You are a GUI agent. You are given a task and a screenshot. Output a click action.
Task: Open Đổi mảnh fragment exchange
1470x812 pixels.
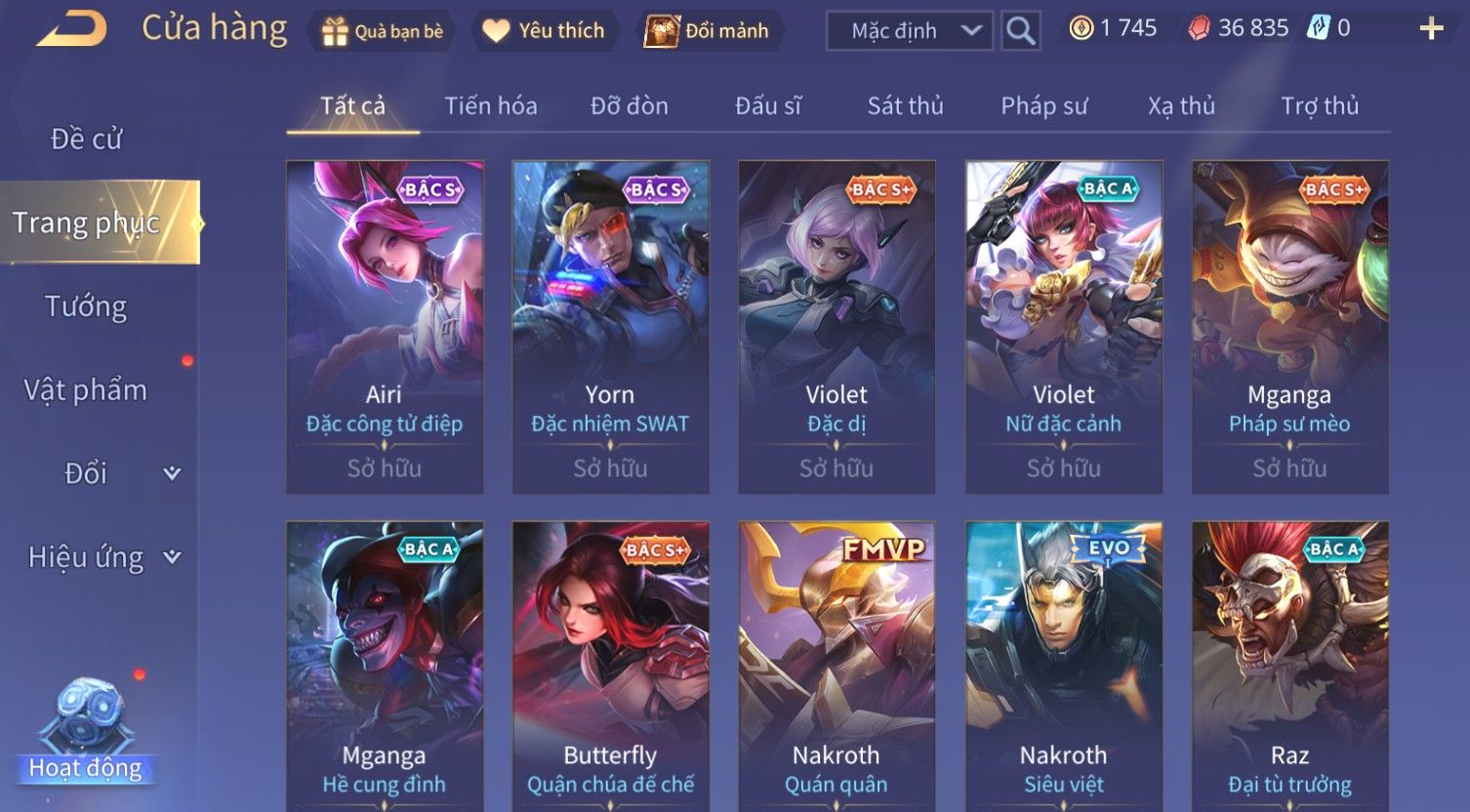pyautogui.click(x=710, y=31)
